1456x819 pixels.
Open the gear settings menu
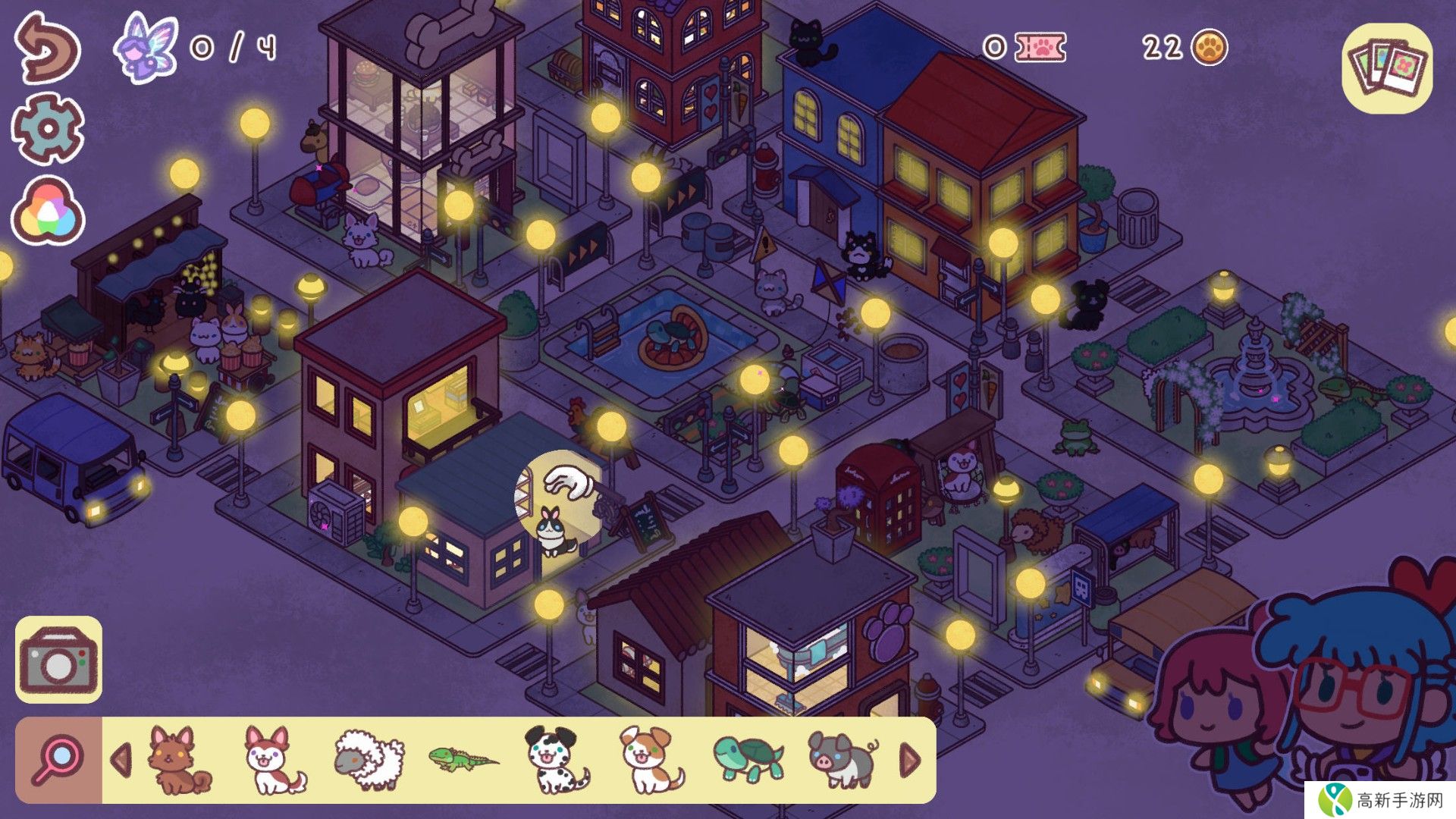click(x=47, y=129)
